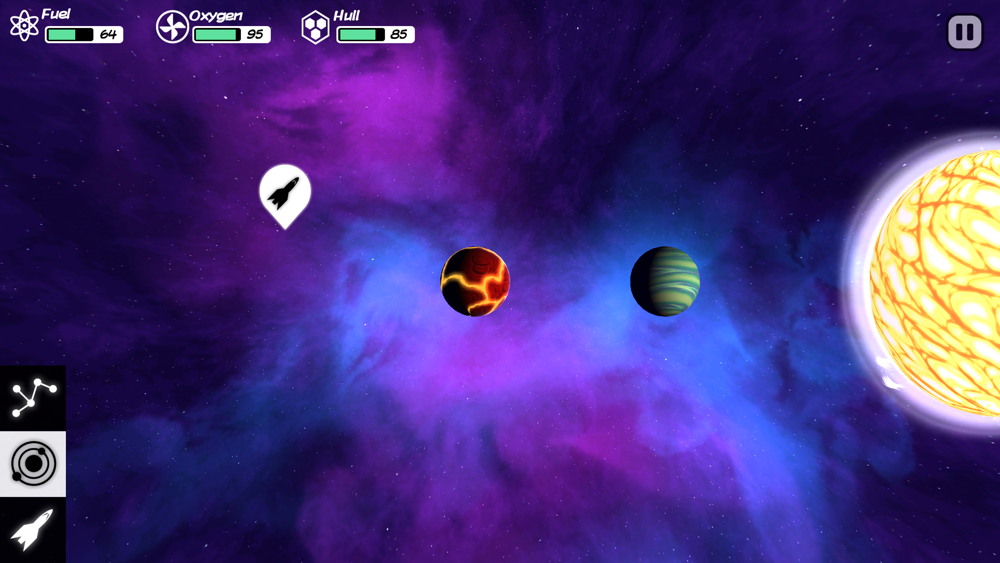Select the red lava planet
1000x563 pixels.
tap(476, 282)
